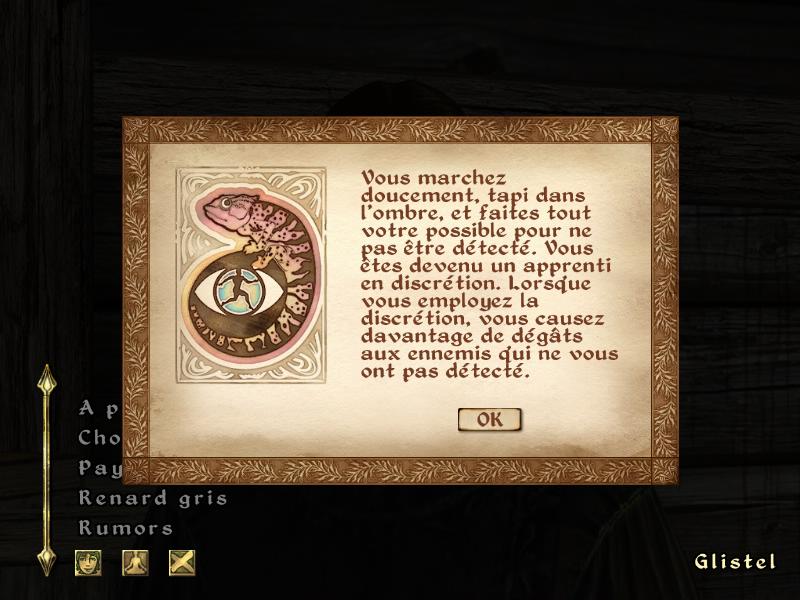The width and height of the screenshot is (800, 600).
Task: Select the partially hidden "Cho" topic
Action: click(x=99, y=438)
